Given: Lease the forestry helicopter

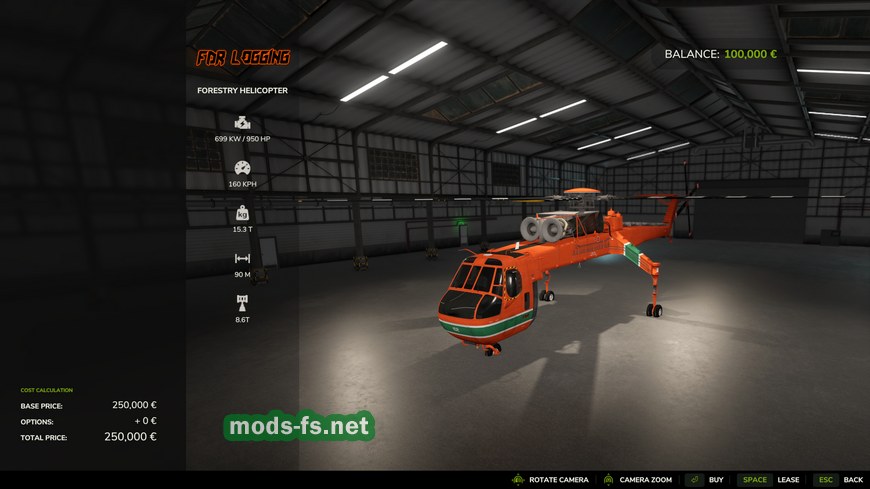Looking at the screenshot, I should [770, 480].
